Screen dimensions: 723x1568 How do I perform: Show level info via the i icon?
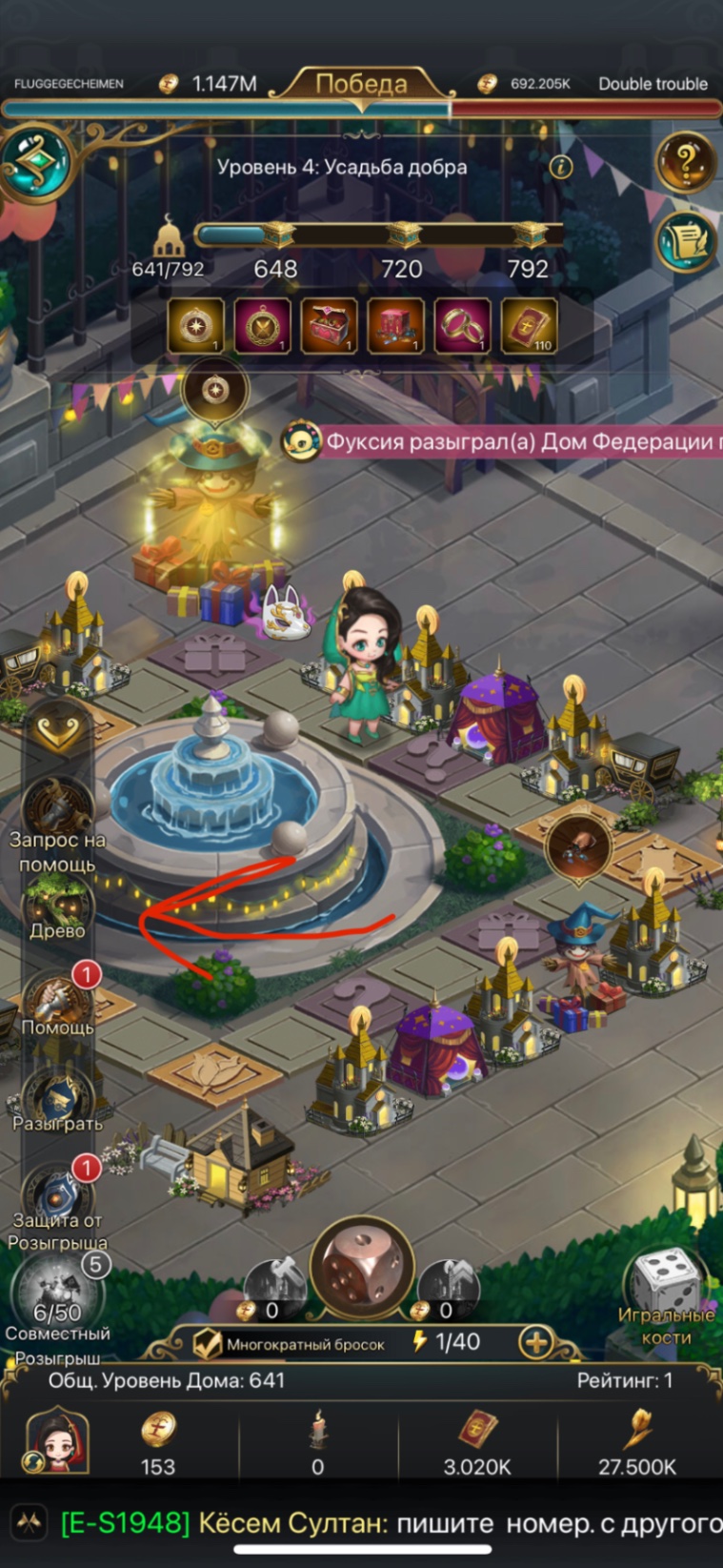[561, 168]
